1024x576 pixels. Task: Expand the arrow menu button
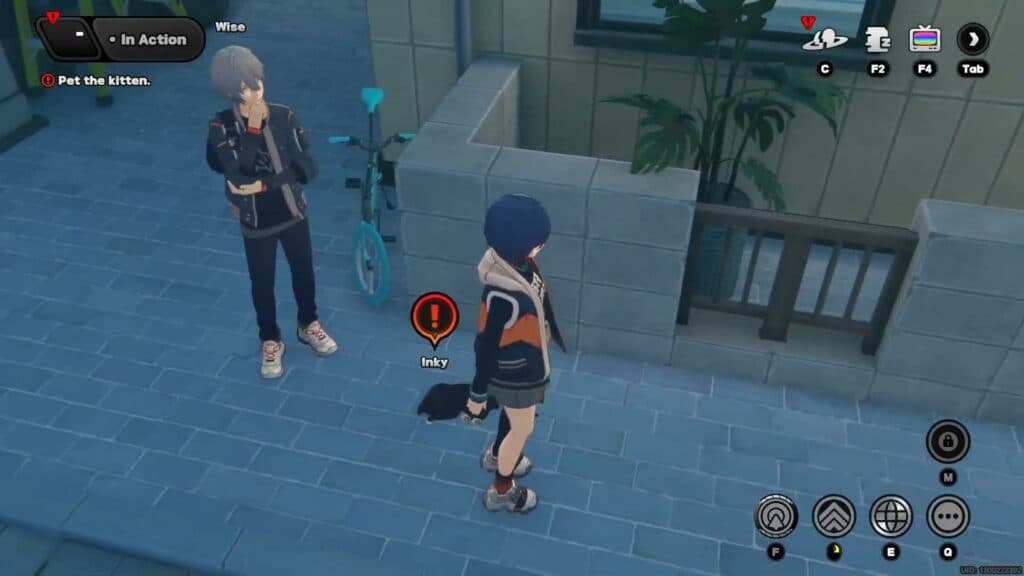click(972, 40)
